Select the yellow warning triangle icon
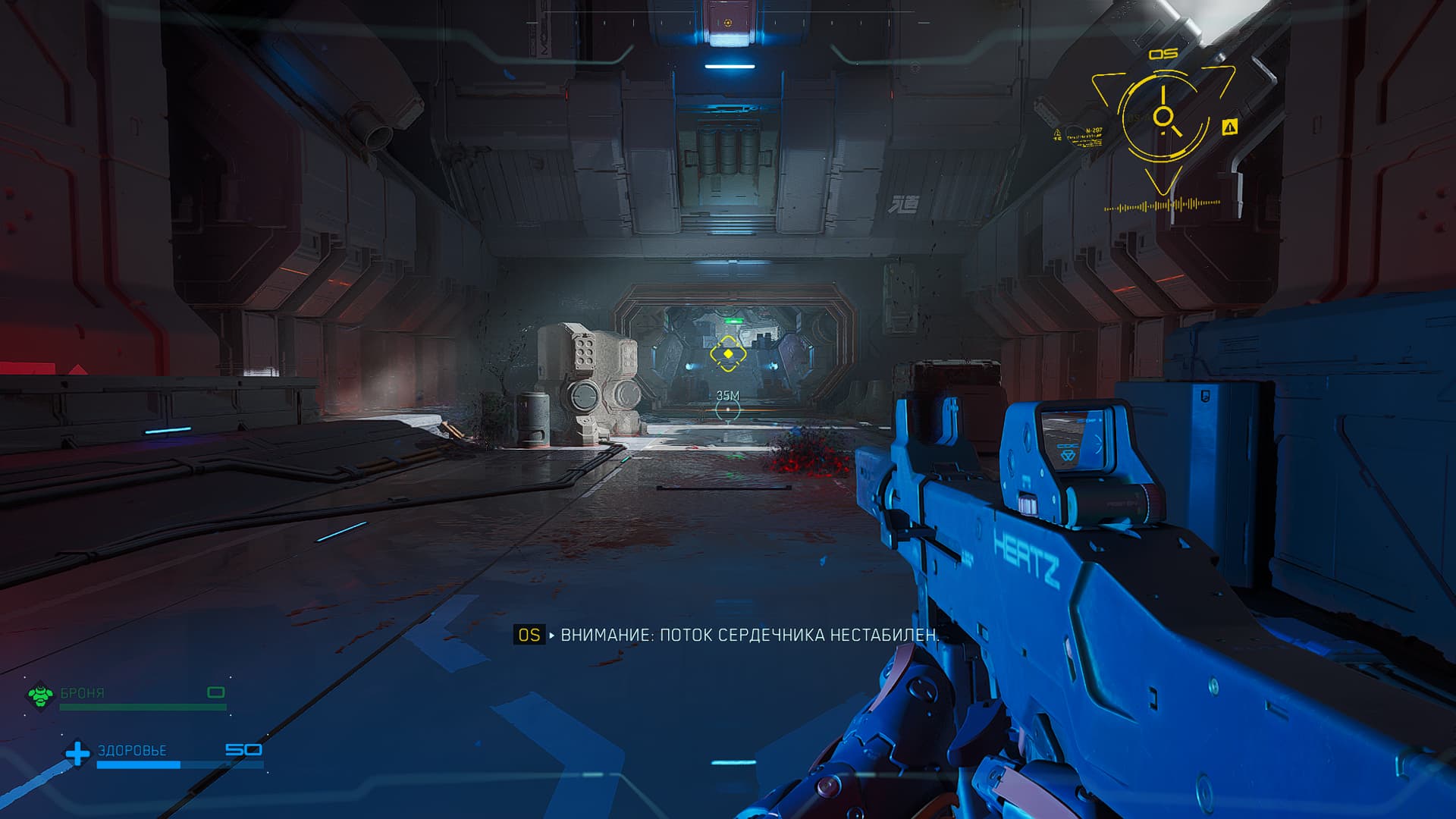The width and height of the screenshot is (1456, 819). point(1229,127)
